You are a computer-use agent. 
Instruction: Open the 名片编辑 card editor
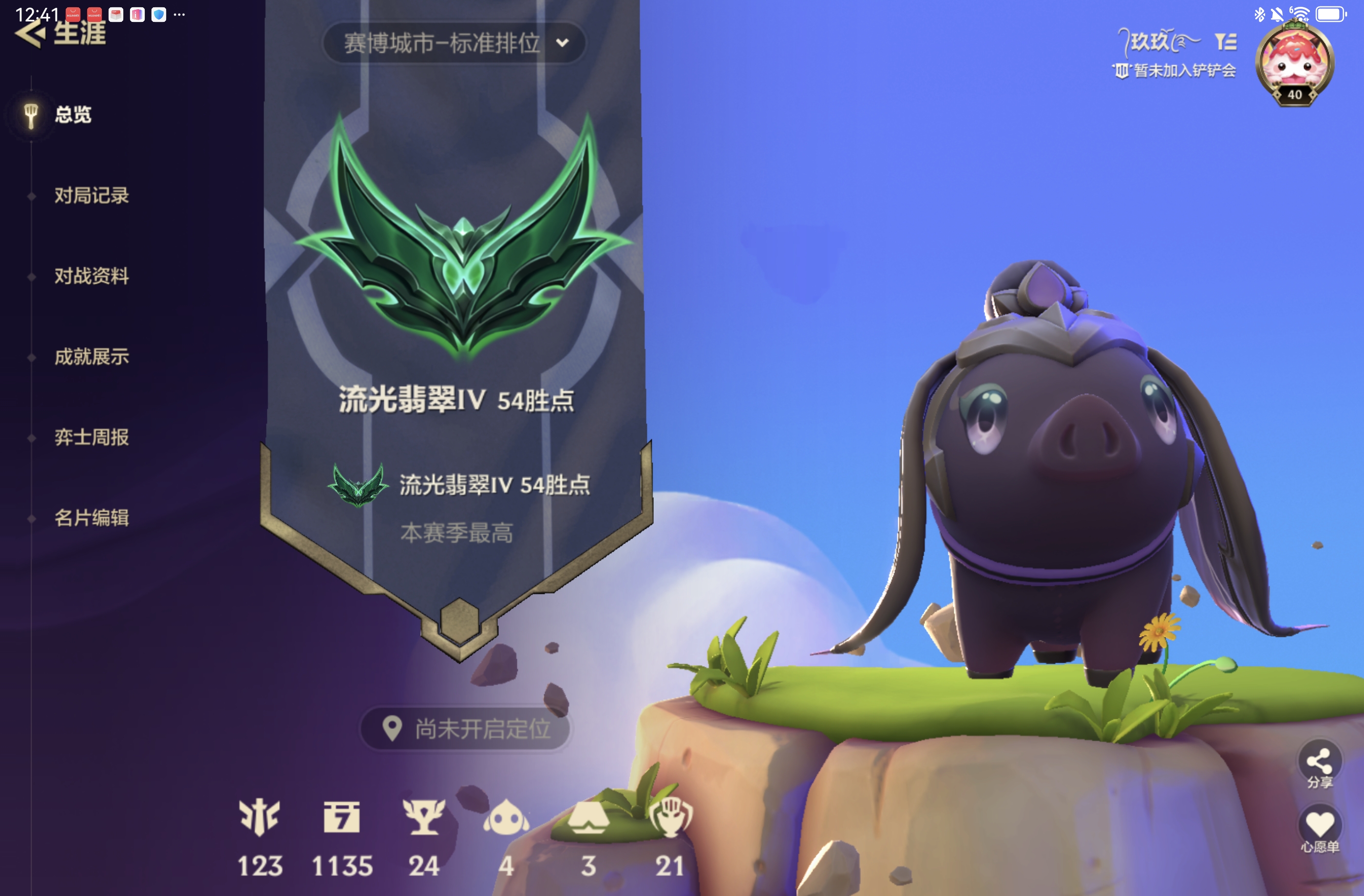click(x=91, y=518)
